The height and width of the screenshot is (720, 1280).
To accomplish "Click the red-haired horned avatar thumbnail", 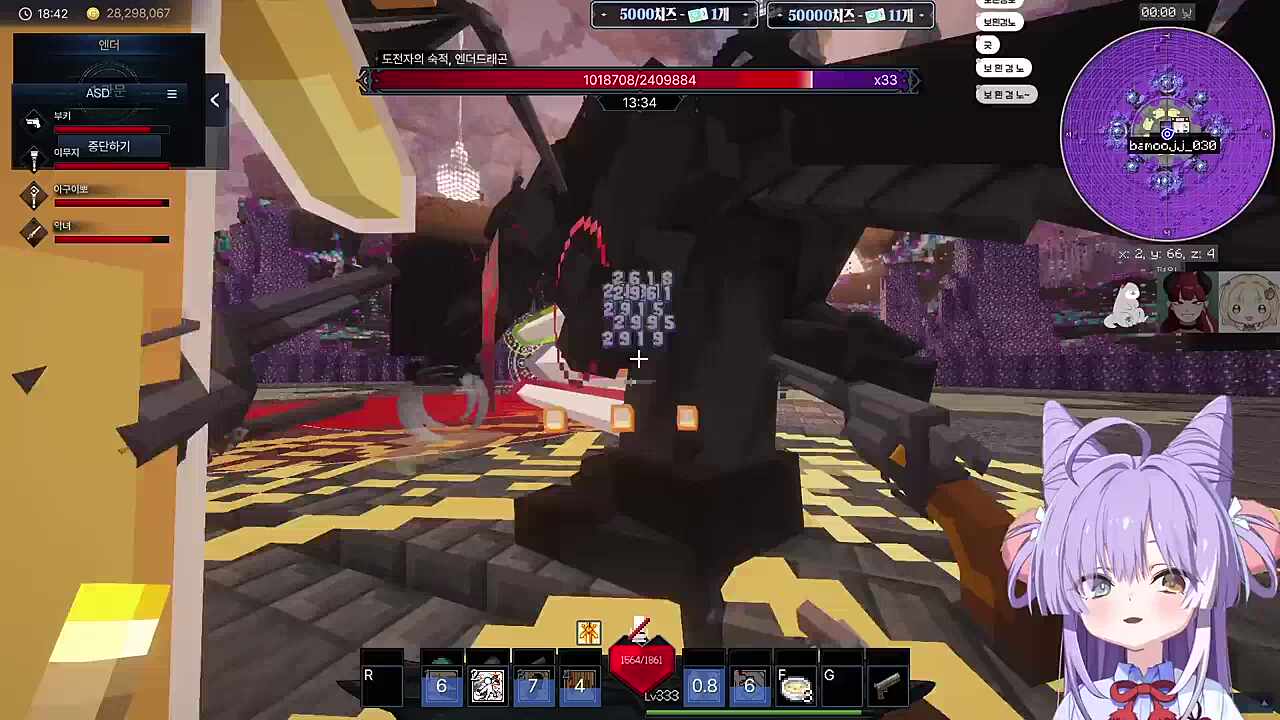I will pyautogui.click(x=1189, y=304).
